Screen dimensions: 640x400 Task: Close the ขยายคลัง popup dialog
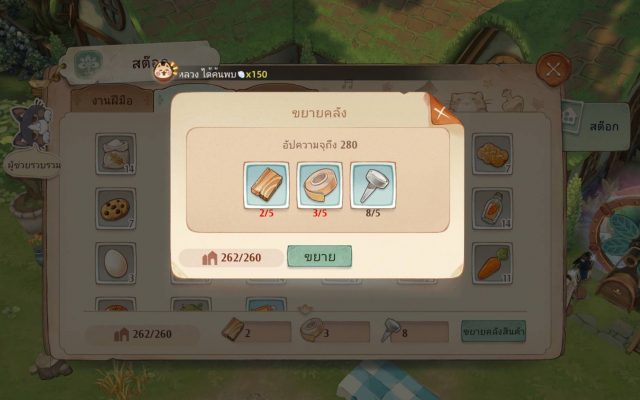tap(441, 112)
